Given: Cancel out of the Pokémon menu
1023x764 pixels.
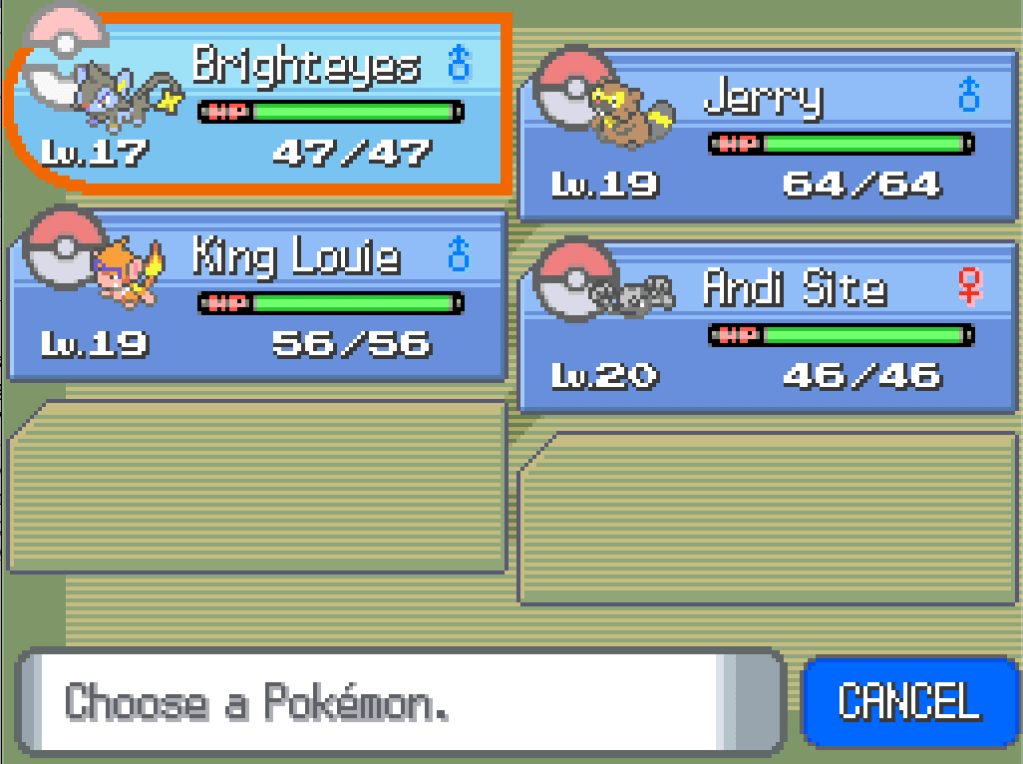Looking at the screenshot, I should (908, 702).
